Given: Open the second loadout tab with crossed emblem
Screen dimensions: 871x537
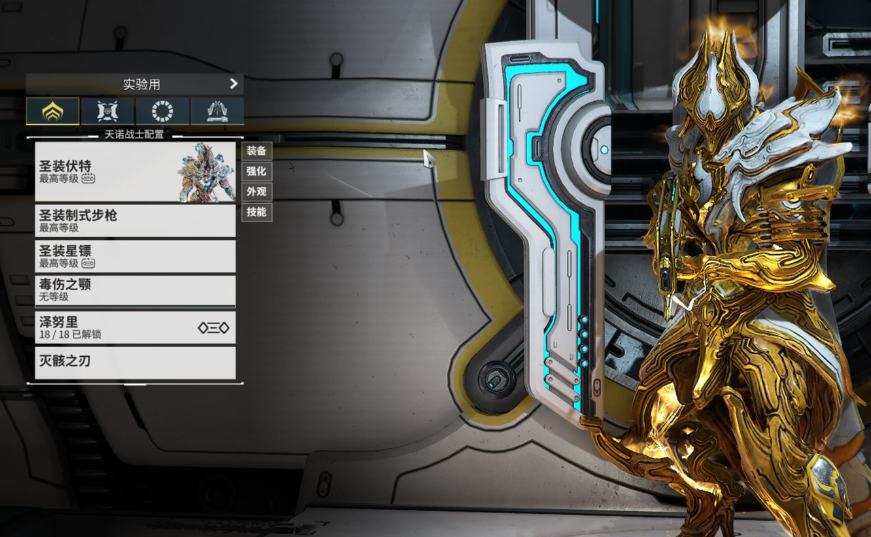Looking at the screenshot, I should tap(108, 111).
